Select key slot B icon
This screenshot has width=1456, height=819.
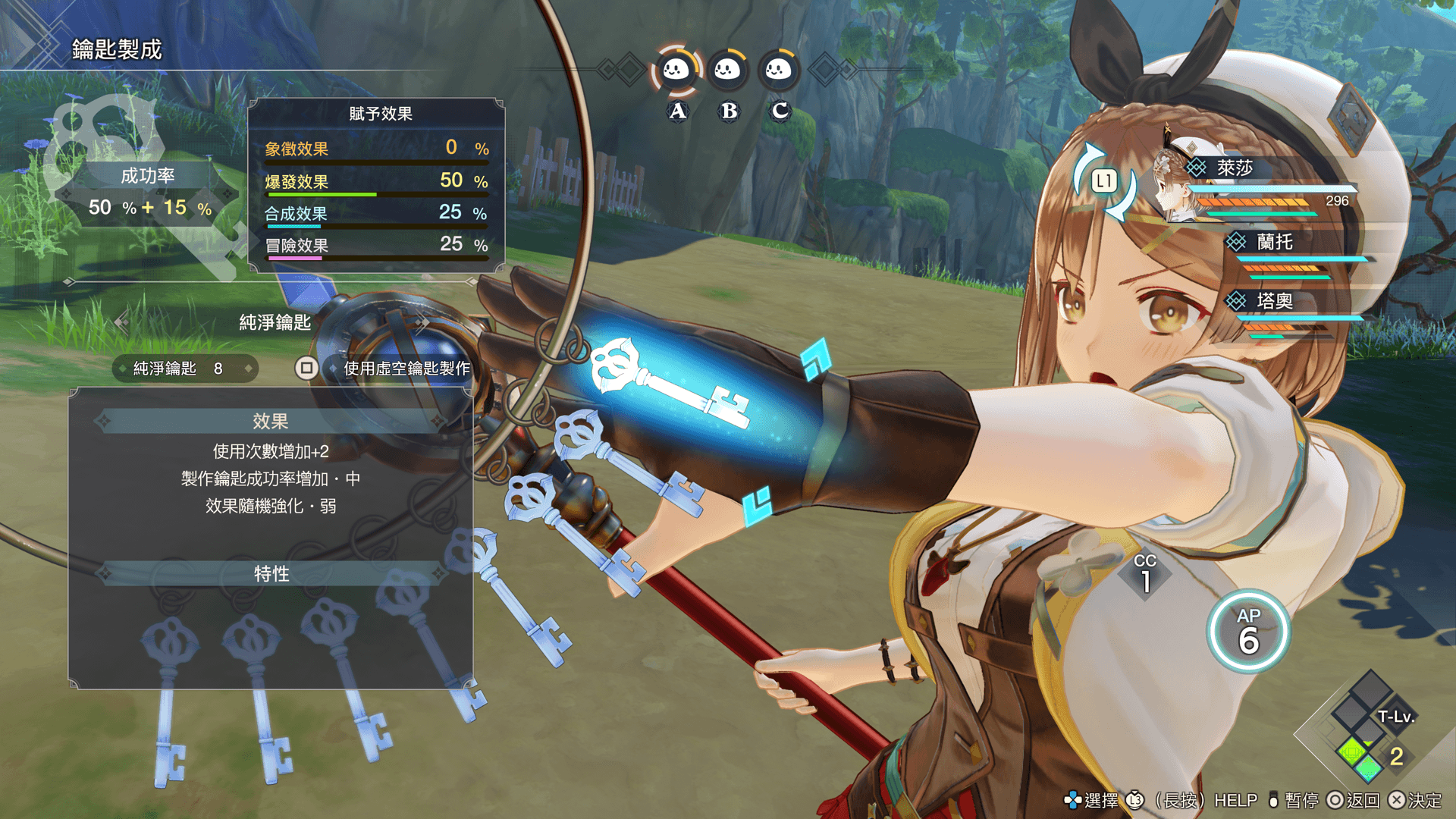point(728,71)
